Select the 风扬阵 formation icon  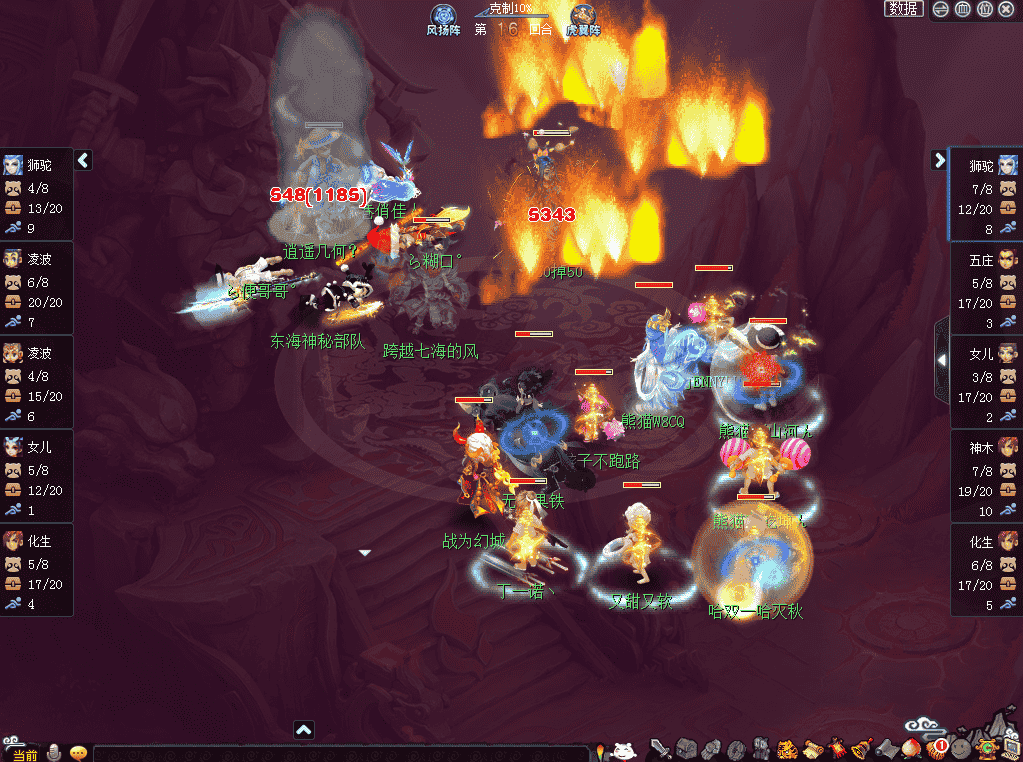click(x=443, y=18)
